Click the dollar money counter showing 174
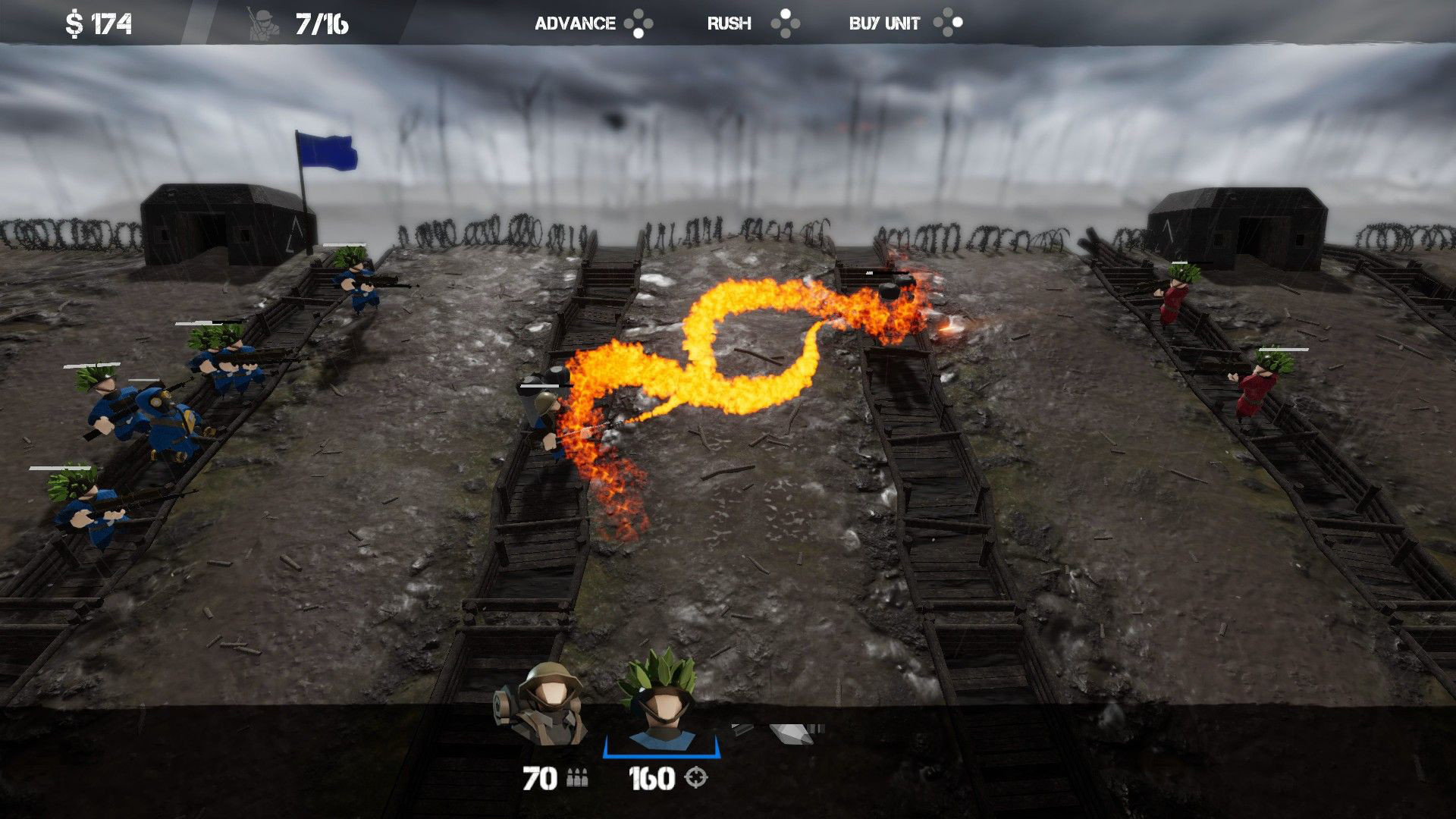This screenshot has width=1456, height=819. tap(95, 21)
